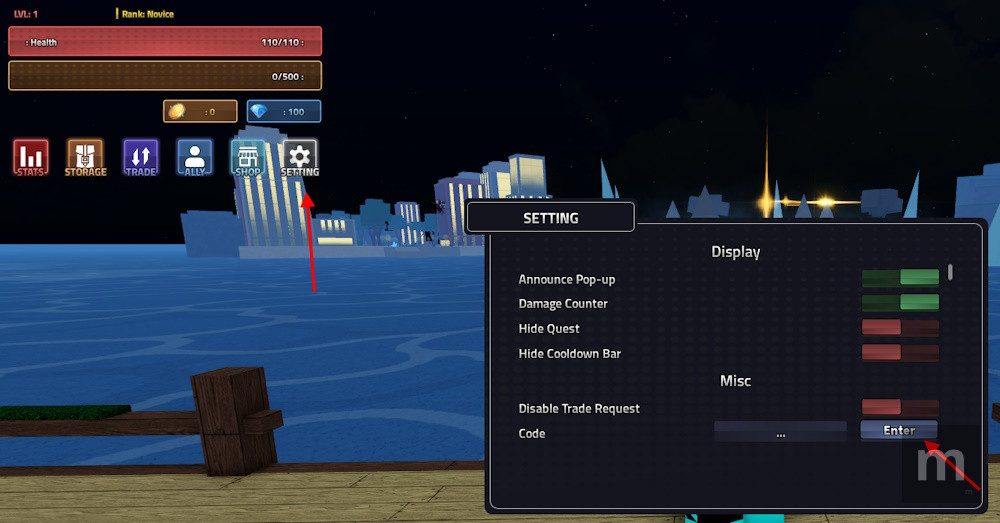Open the Stats menu
This screenshot has width=1000, height=523.
coord(31,157)
